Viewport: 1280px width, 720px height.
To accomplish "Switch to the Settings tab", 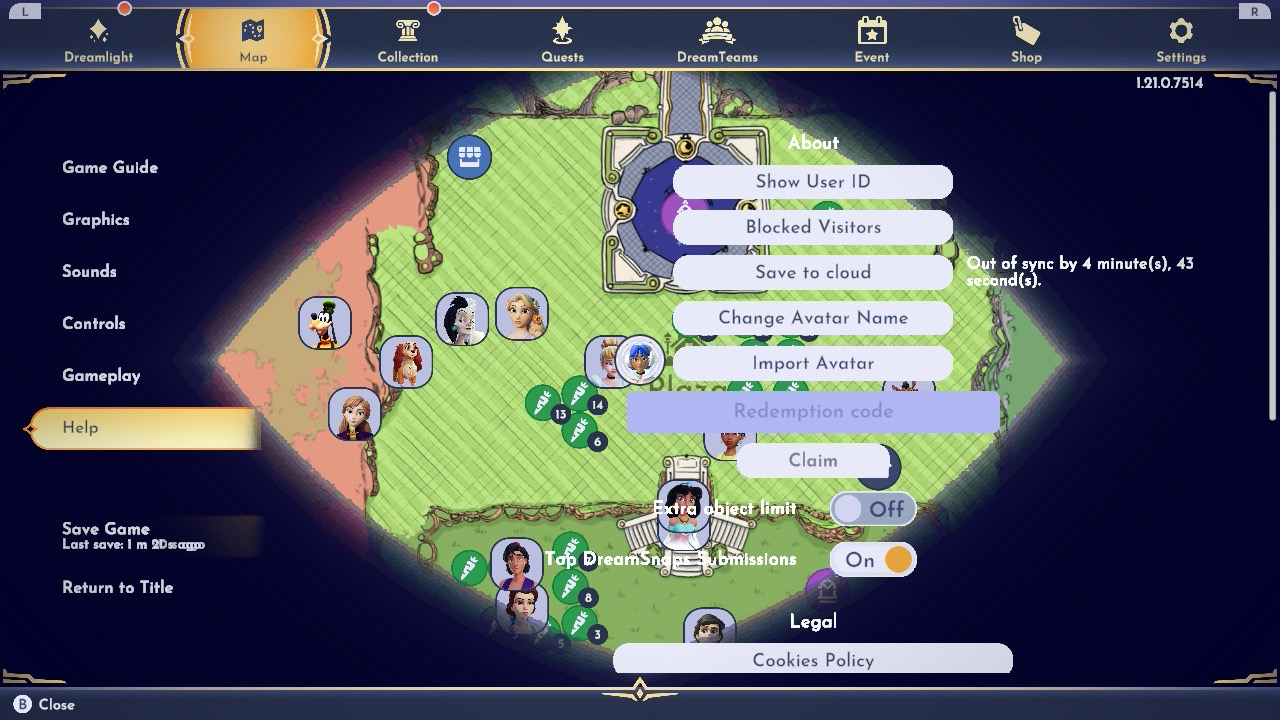I will coord(1181,41).
